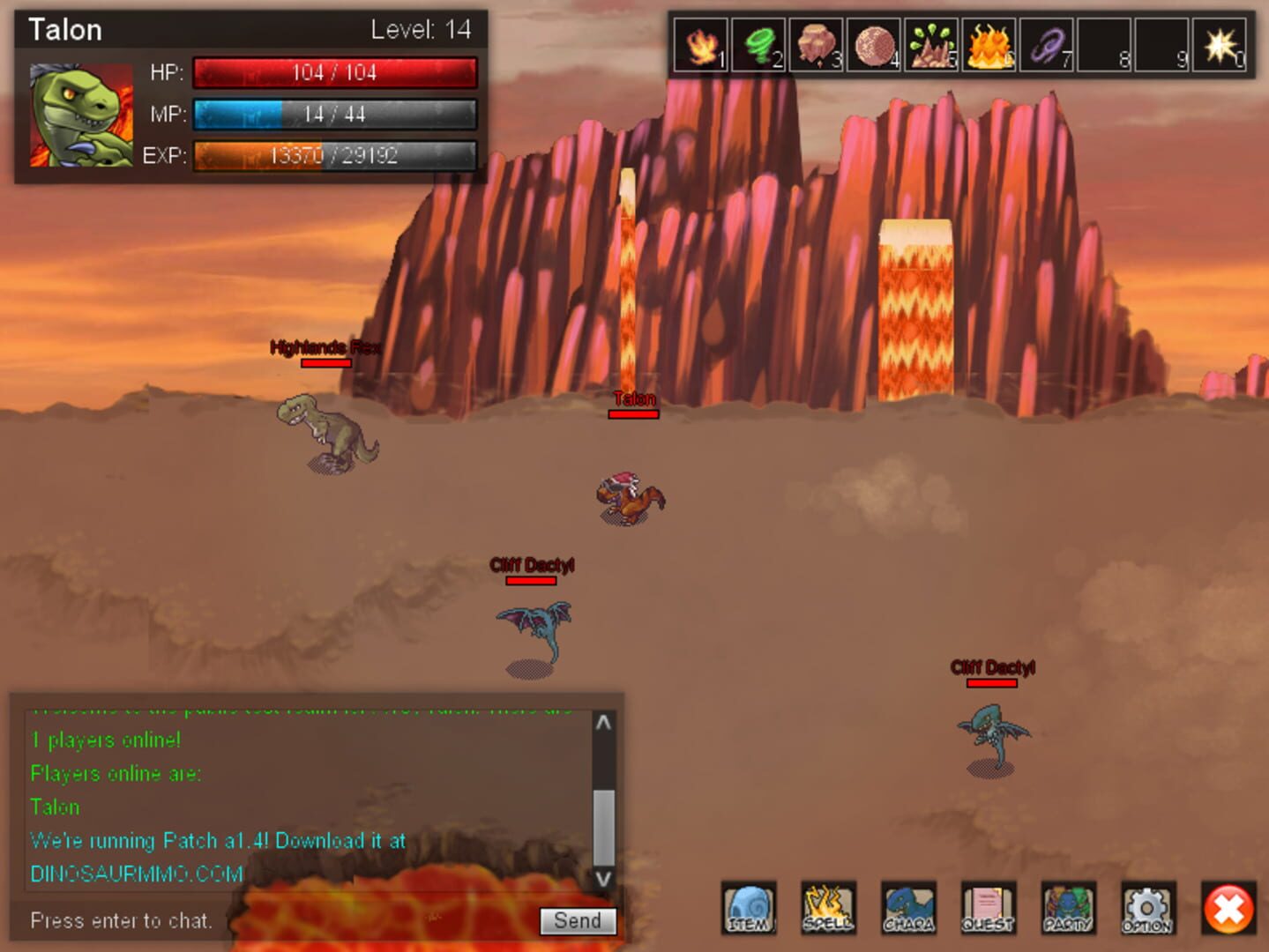This screenshot has height=952, width=1269.
Task: Show the Chara character sheet
Action: 908,909
